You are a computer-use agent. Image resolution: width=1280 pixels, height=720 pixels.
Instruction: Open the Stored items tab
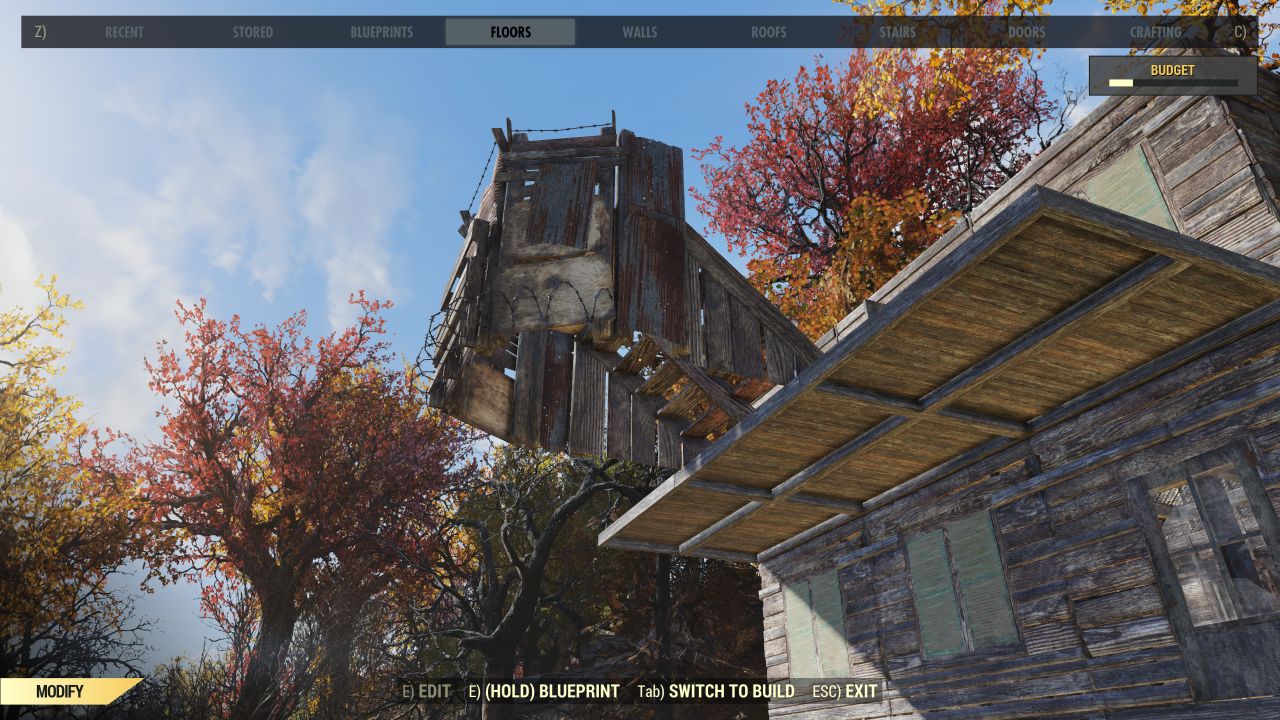coord(252,32)
